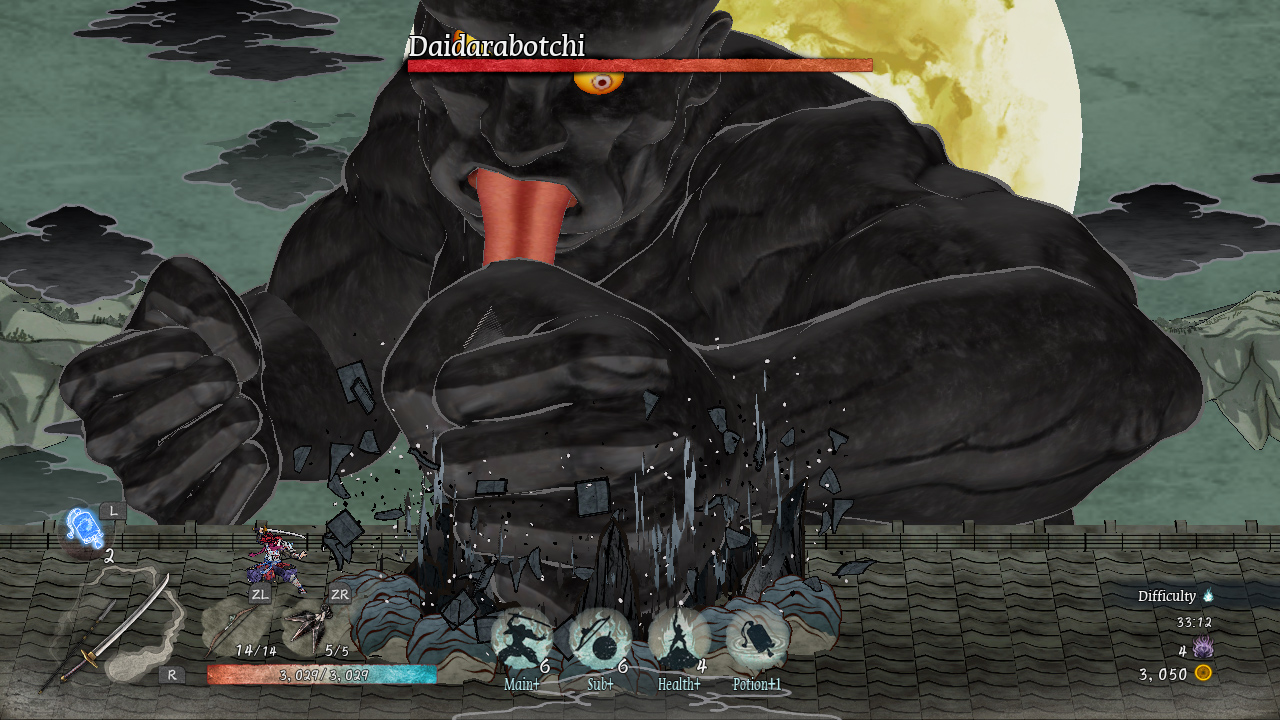1280x720 pixels.
Task: Click the flame icon beside Difficulty
Action: (1210, 595)
